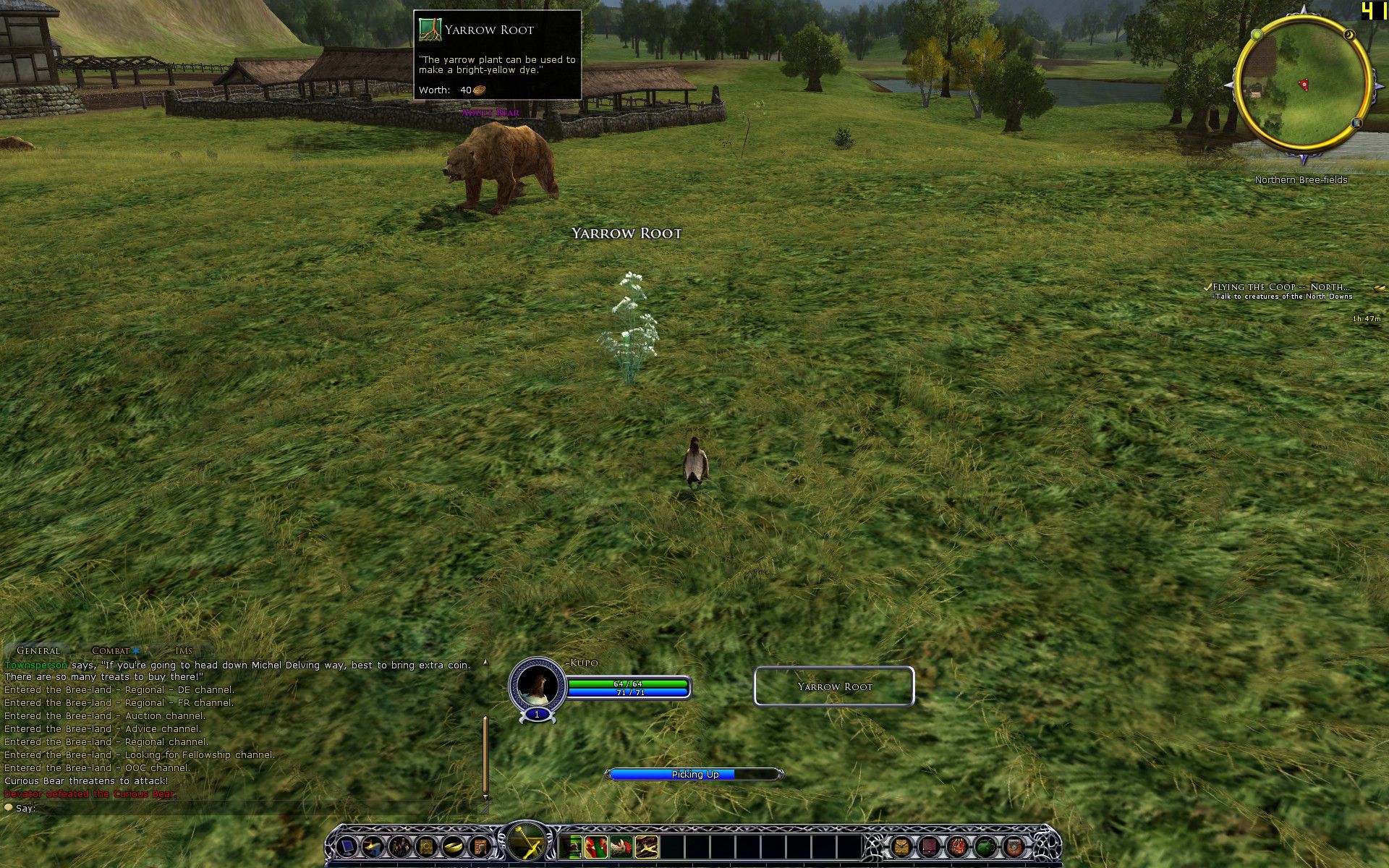Viewport: 1389px width, 868px height.
Task: Open the Combat chat tab
Action: (111, 650)
